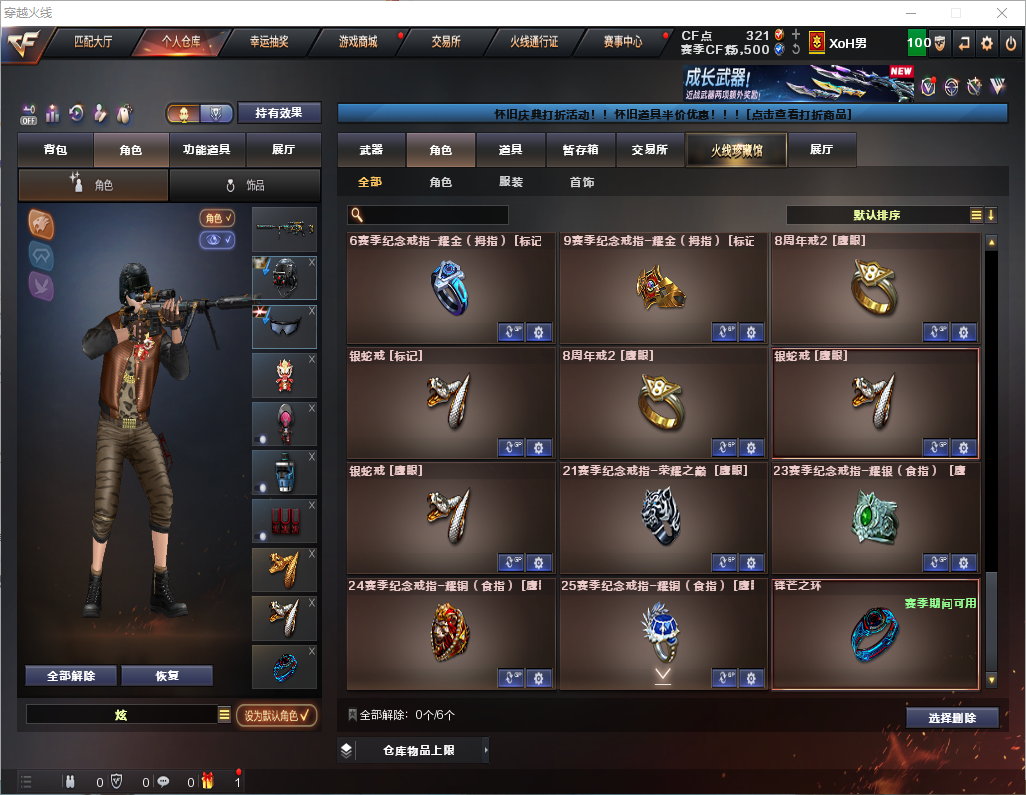Select the 锋芒之环 ring item
This screenshot has height=795, width=1026.
click(875, 635)
